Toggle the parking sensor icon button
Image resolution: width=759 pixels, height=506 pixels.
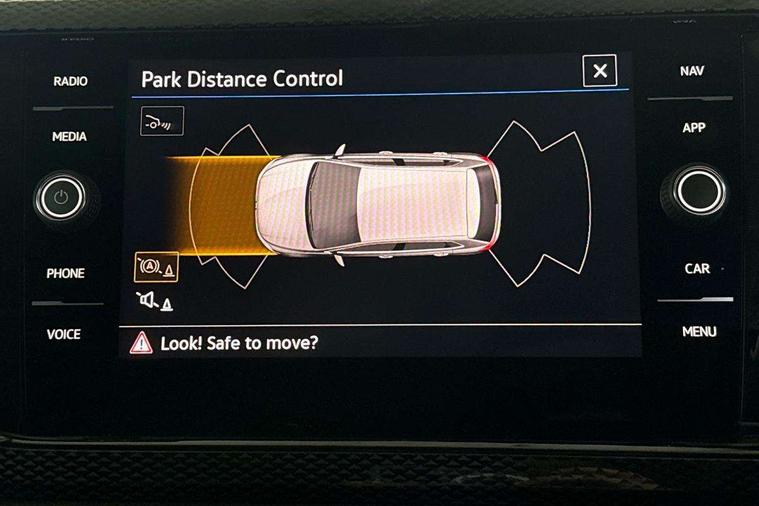162,122
